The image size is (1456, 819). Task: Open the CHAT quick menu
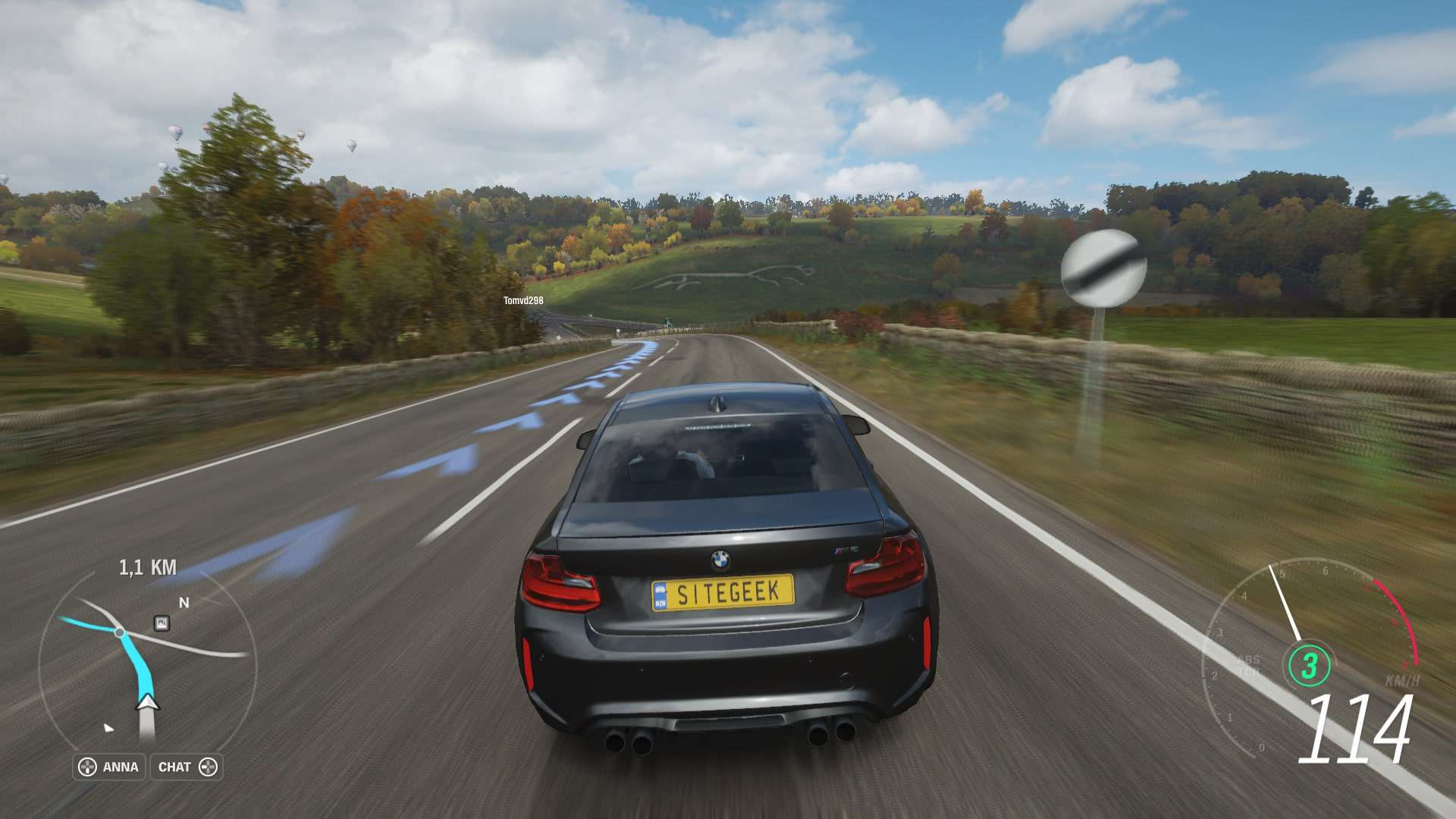(x=187, y=767)
